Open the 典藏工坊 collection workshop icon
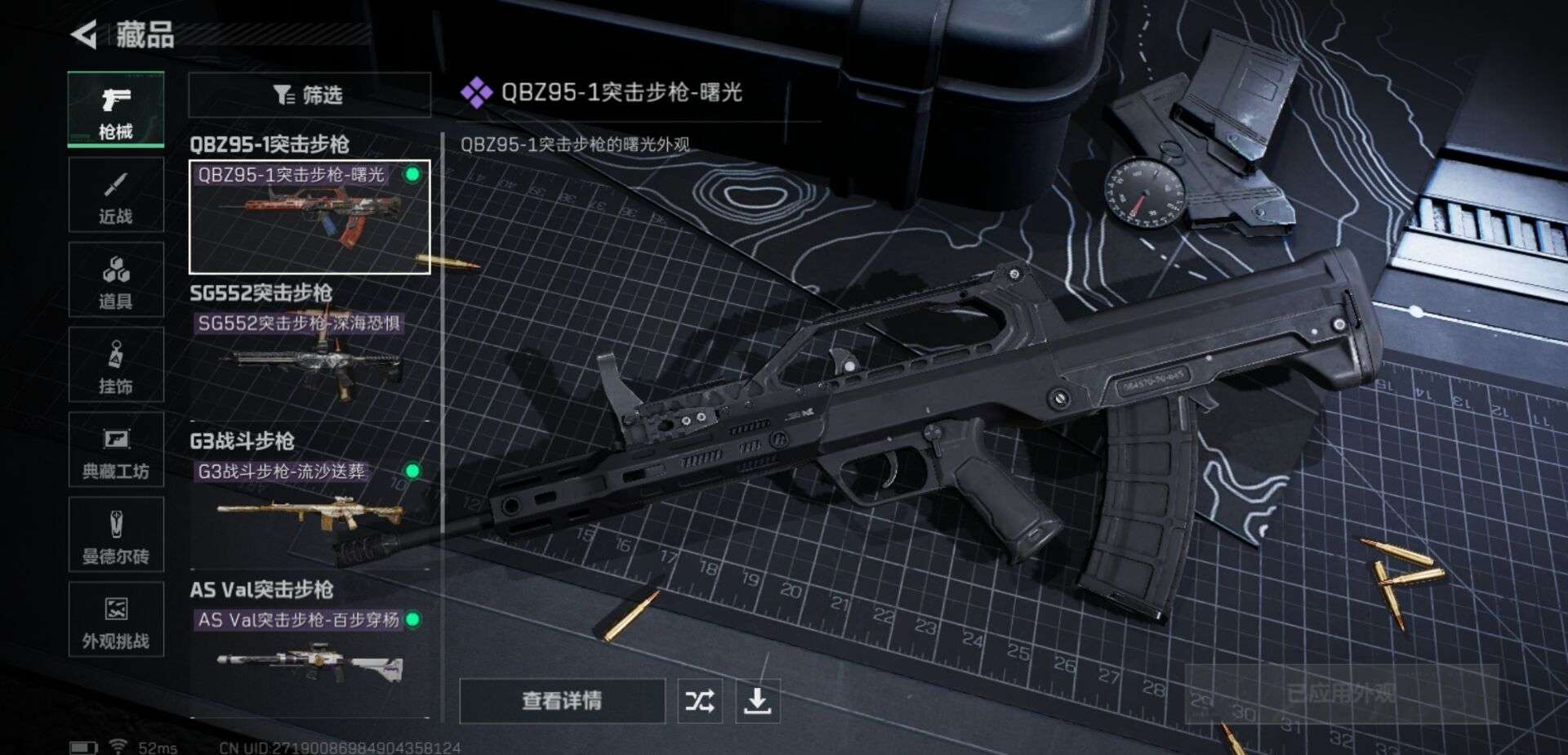Viewport: 1568px width, 755px height. tap(116, 450)
